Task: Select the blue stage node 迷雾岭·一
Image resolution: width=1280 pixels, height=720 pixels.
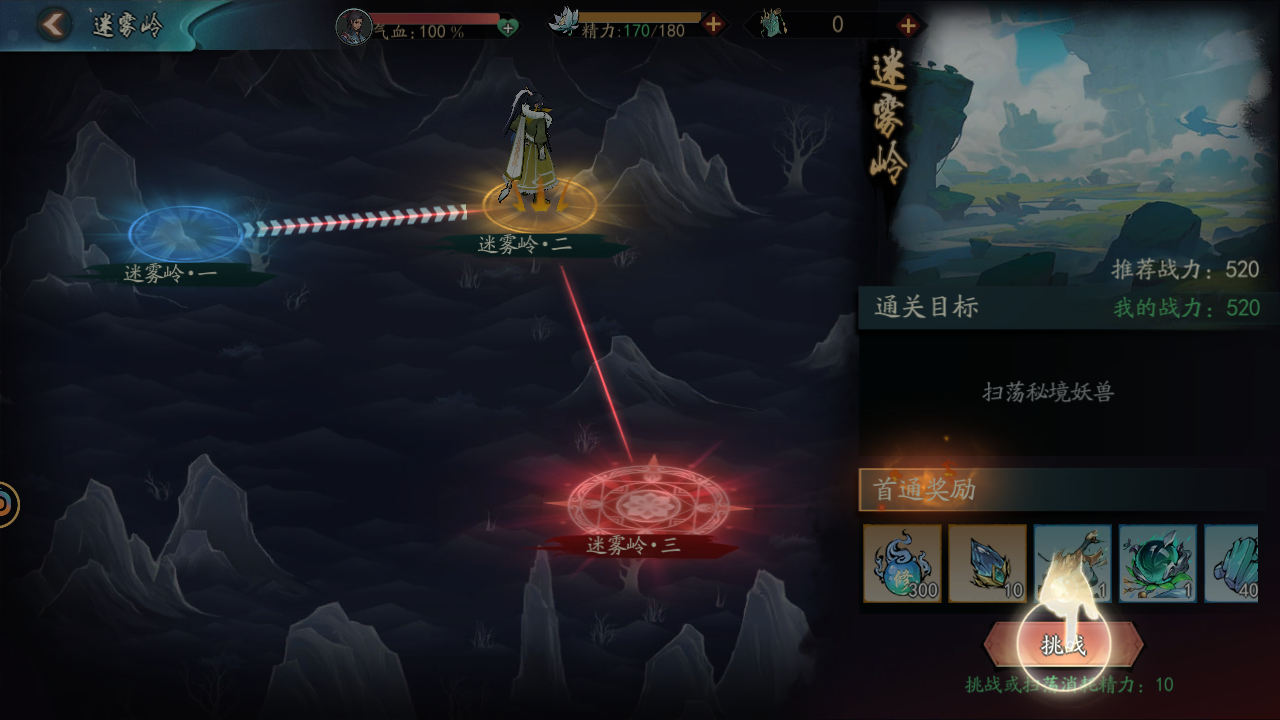Action: (185, 233)
